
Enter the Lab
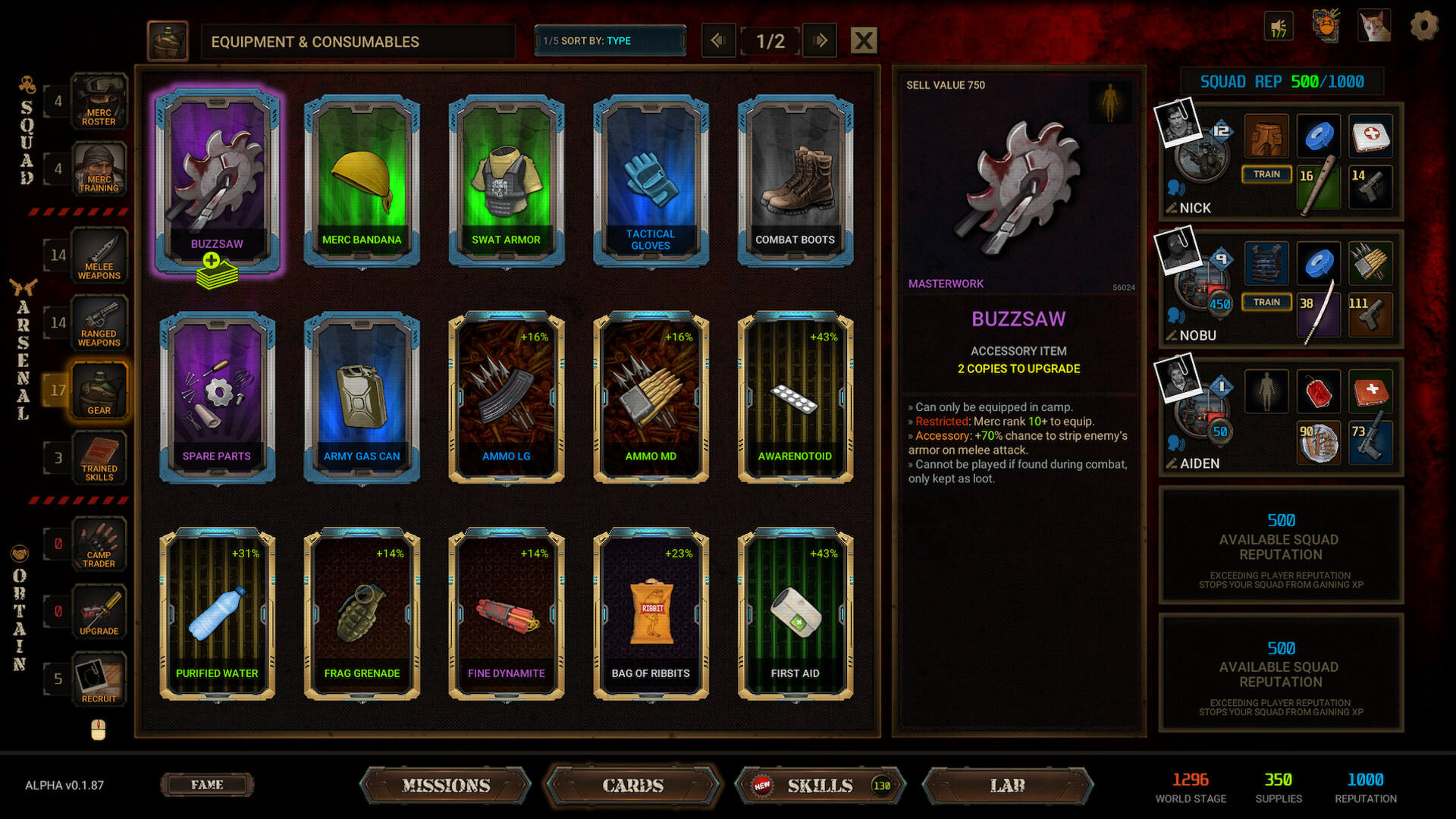(1007, 786)
